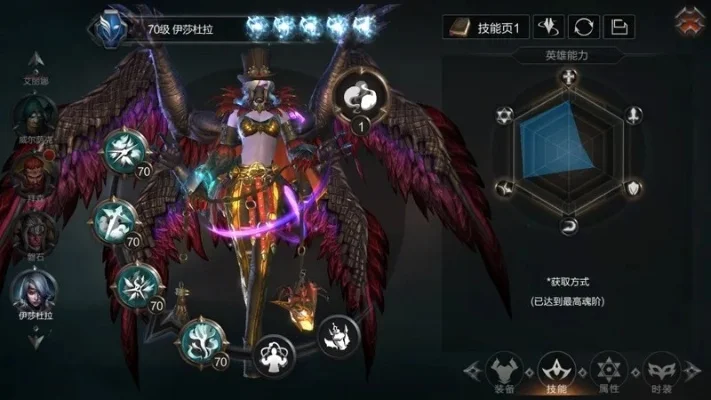Show more heroes with the down arrow
Image resolution: width=711 pixels, height=400 pixels.
[35, 339]
